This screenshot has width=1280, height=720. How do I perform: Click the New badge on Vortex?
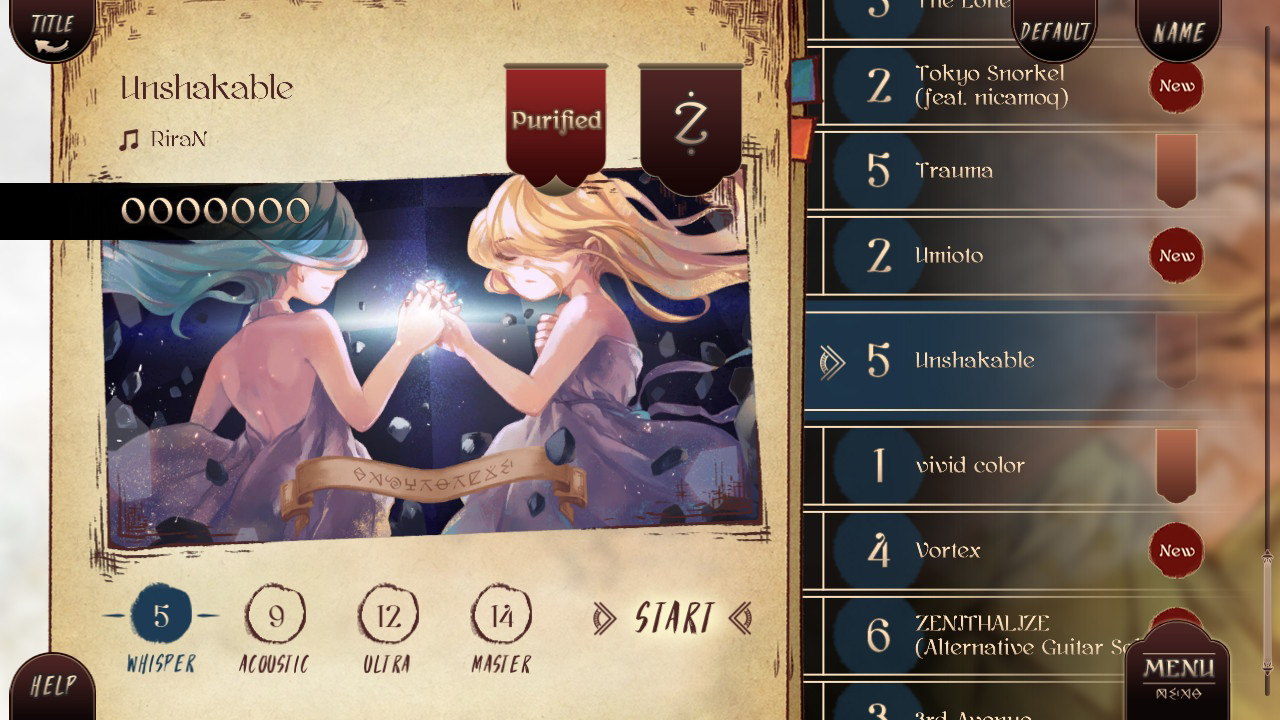(x=1176, y=551)
